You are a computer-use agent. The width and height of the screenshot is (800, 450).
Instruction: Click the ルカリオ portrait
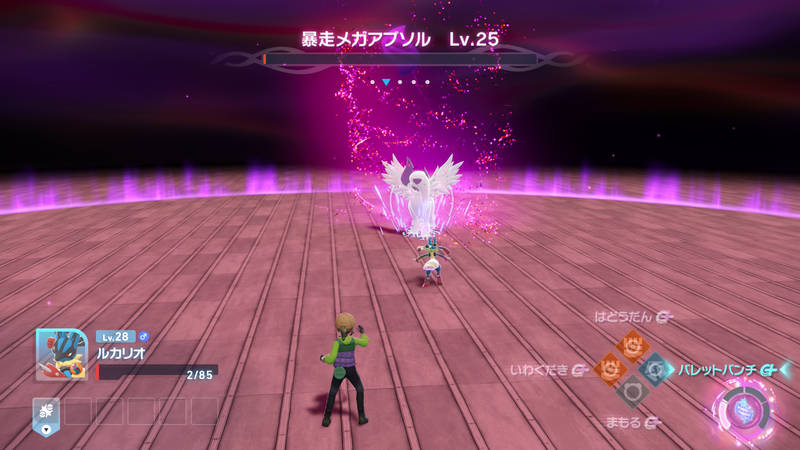61,356
